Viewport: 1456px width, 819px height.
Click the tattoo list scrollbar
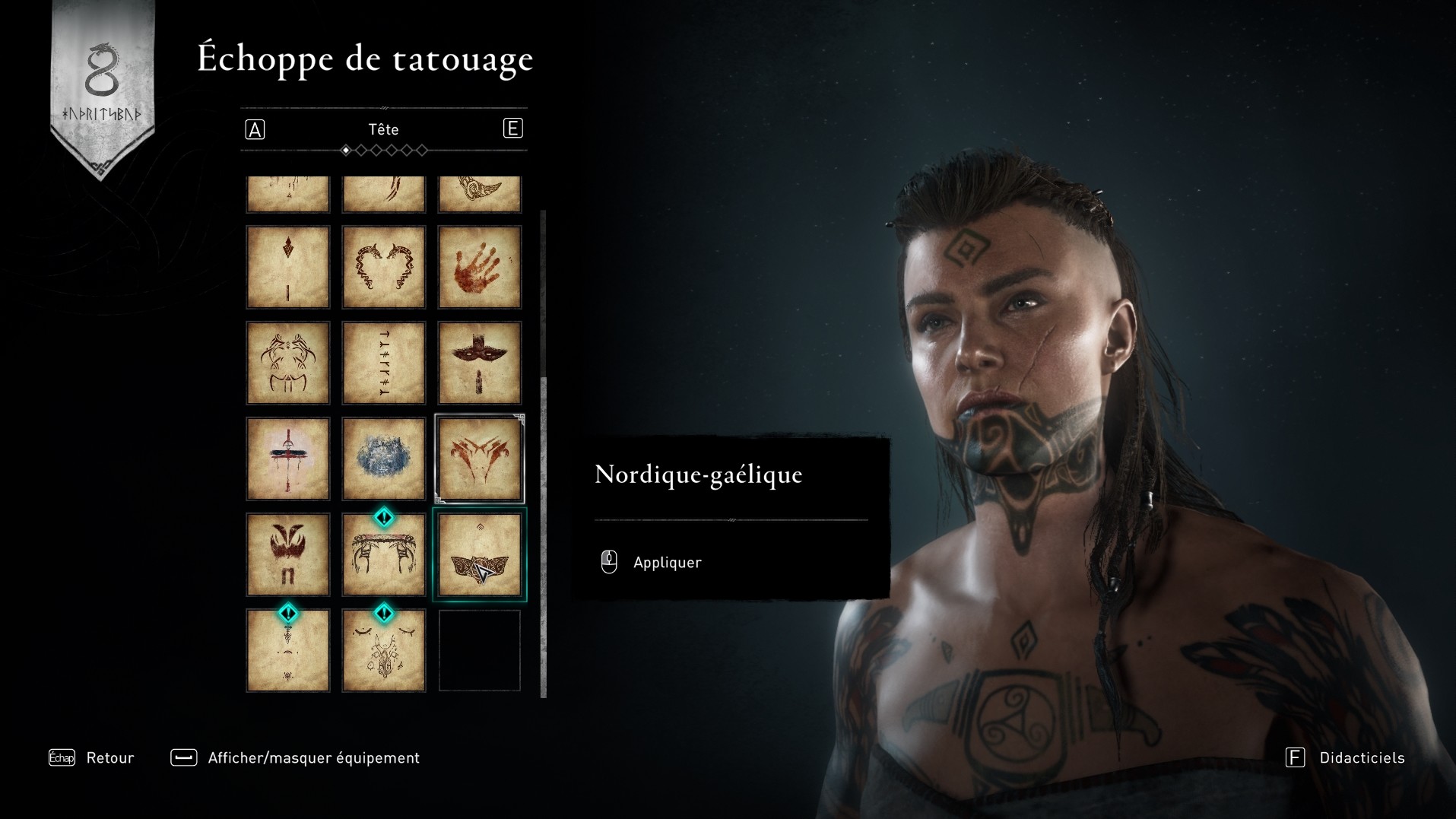[x=543, y=532]
